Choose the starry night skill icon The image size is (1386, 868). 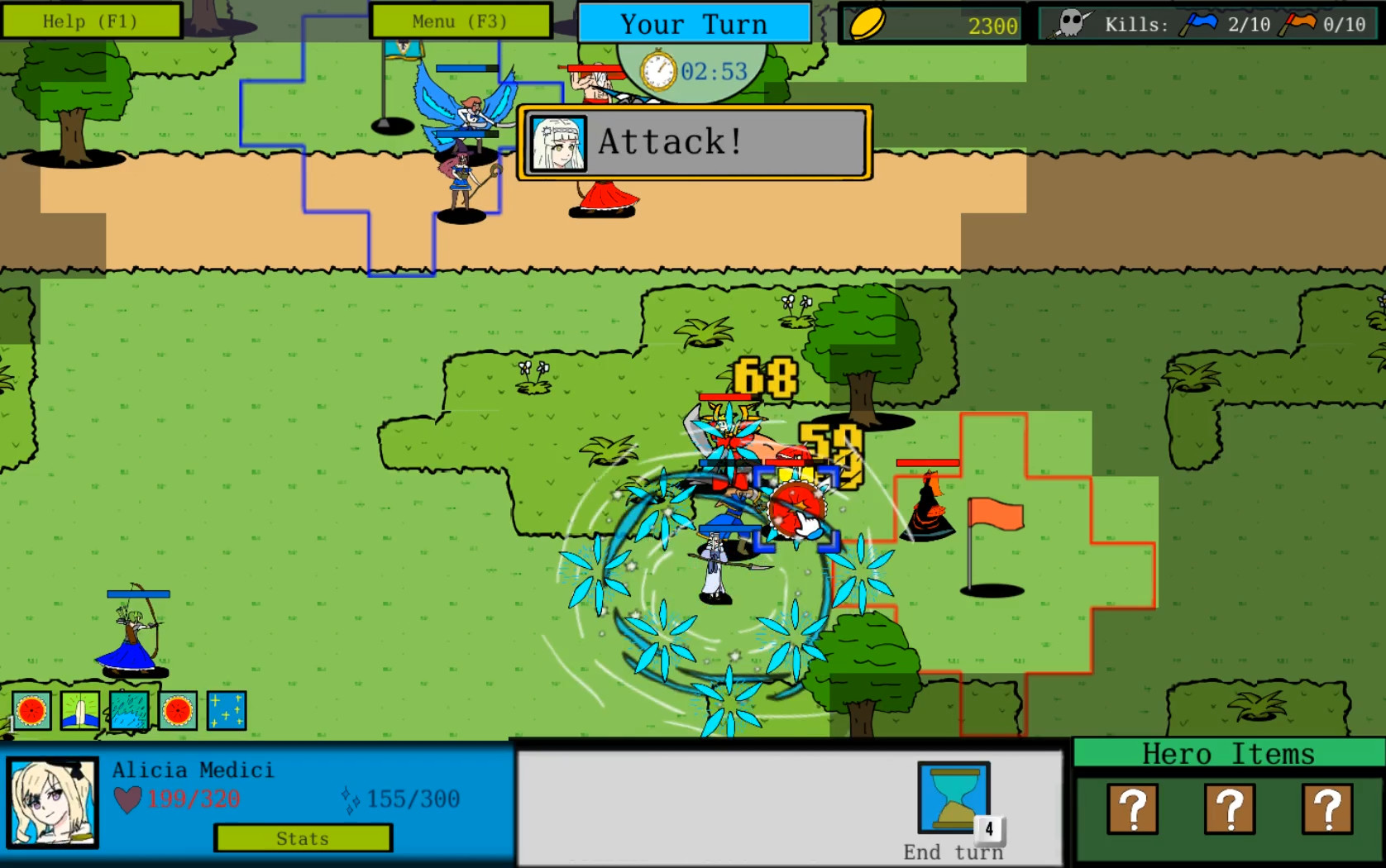225,709
